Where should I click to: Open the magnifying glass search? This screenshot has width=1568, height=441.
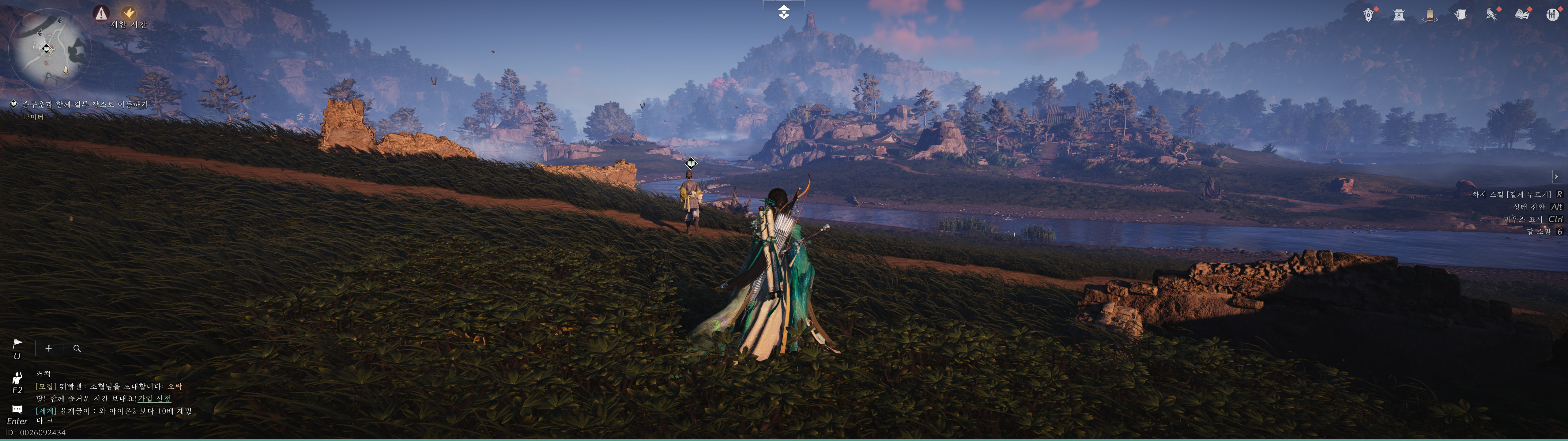77,349
